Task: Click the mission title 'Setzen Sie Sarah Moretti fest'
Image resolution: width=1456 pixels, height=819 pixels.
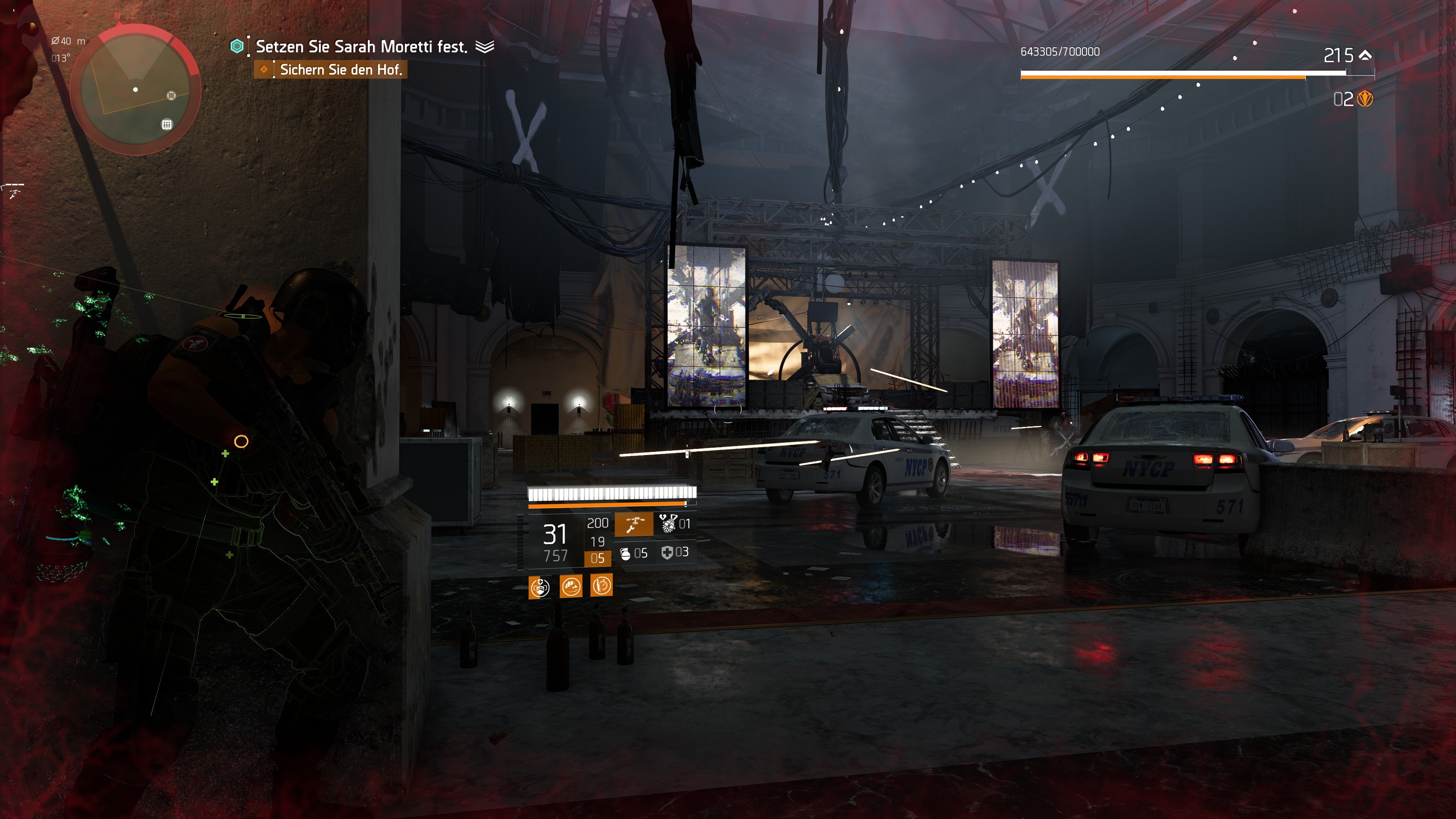Action: (x=362, y=47)
